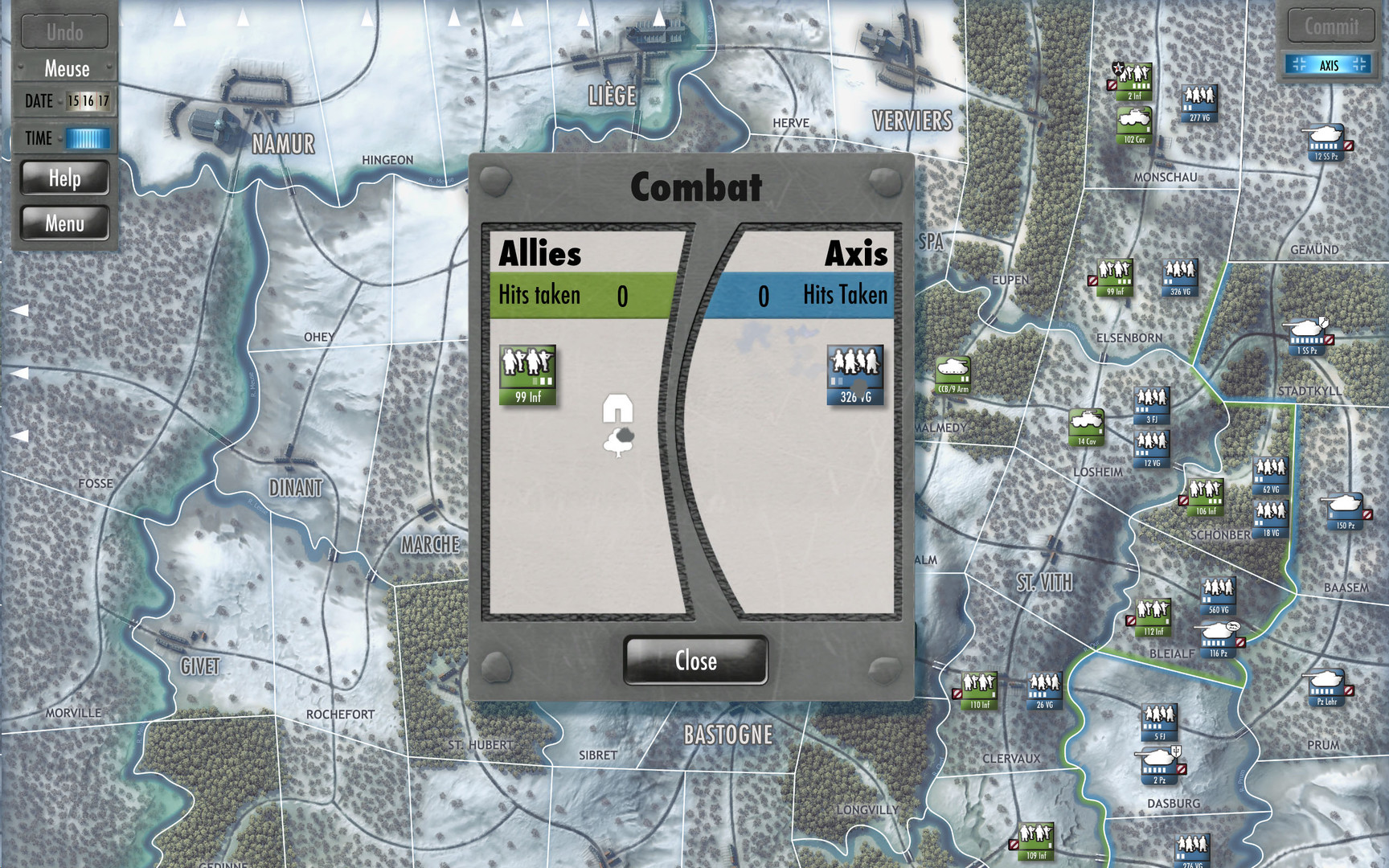This screenshot has height=868, width=1389.
Task: Open the Help screen
Action: pos(66,178)
